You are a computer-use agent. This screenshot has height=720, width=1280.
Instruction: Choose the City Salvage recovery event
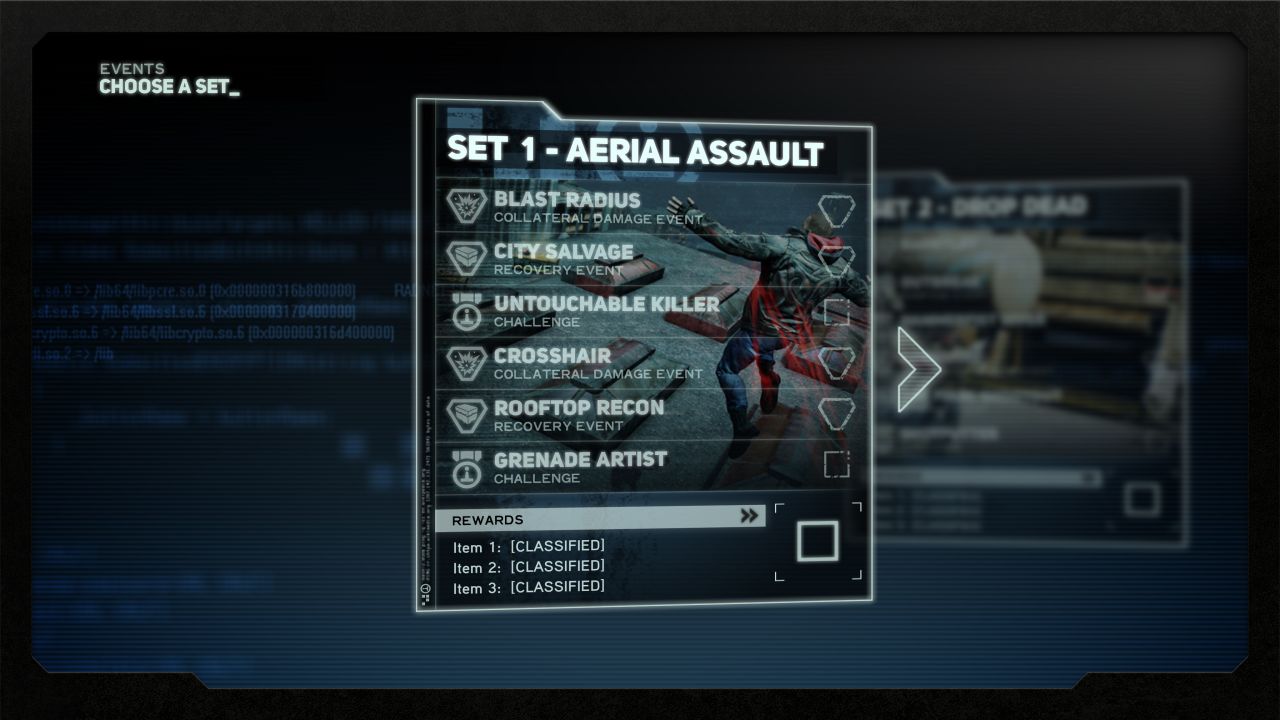(x=563, y=259)
